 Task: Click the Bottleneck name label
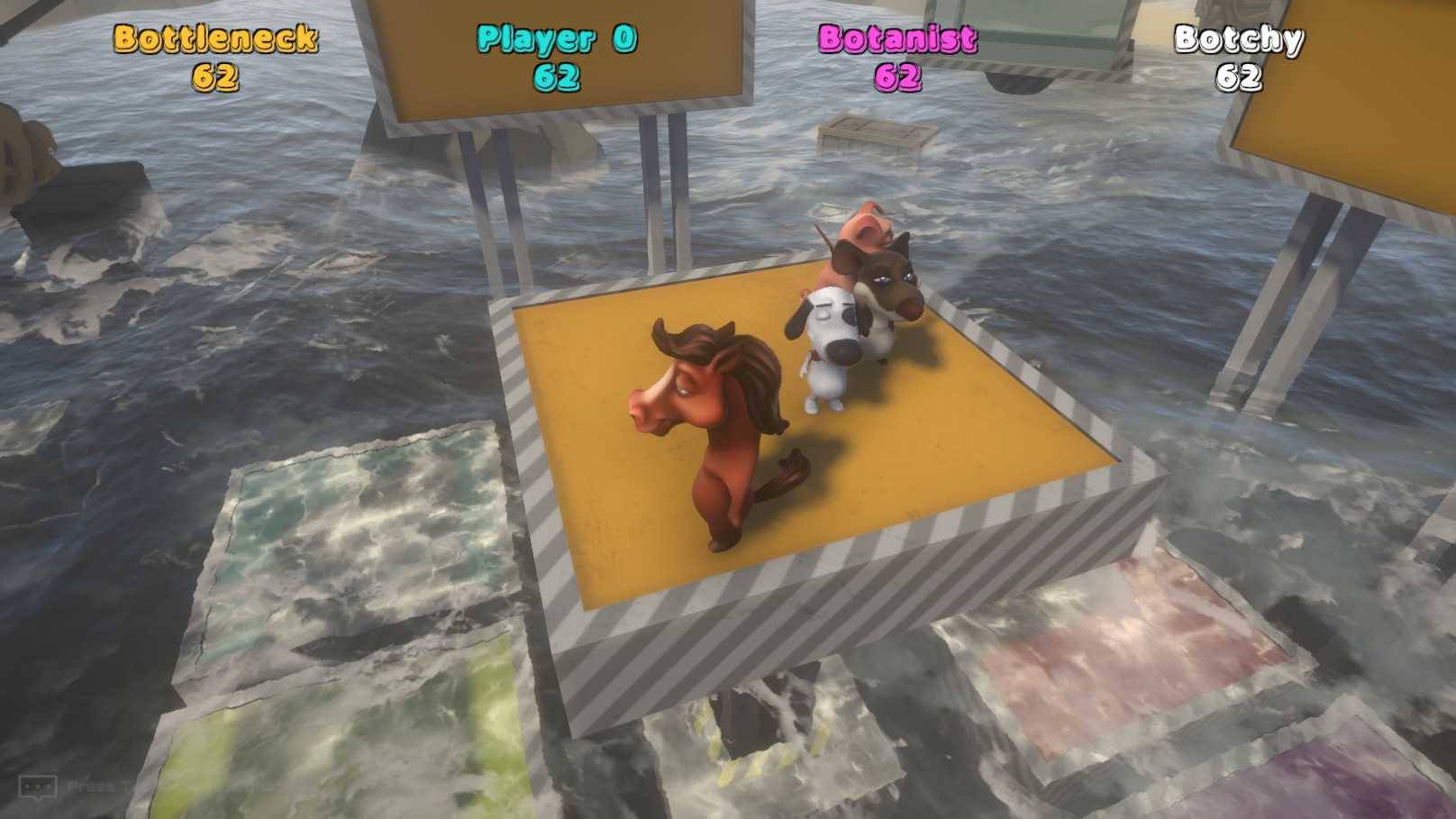pyautogui.click(x=214, y=41)
